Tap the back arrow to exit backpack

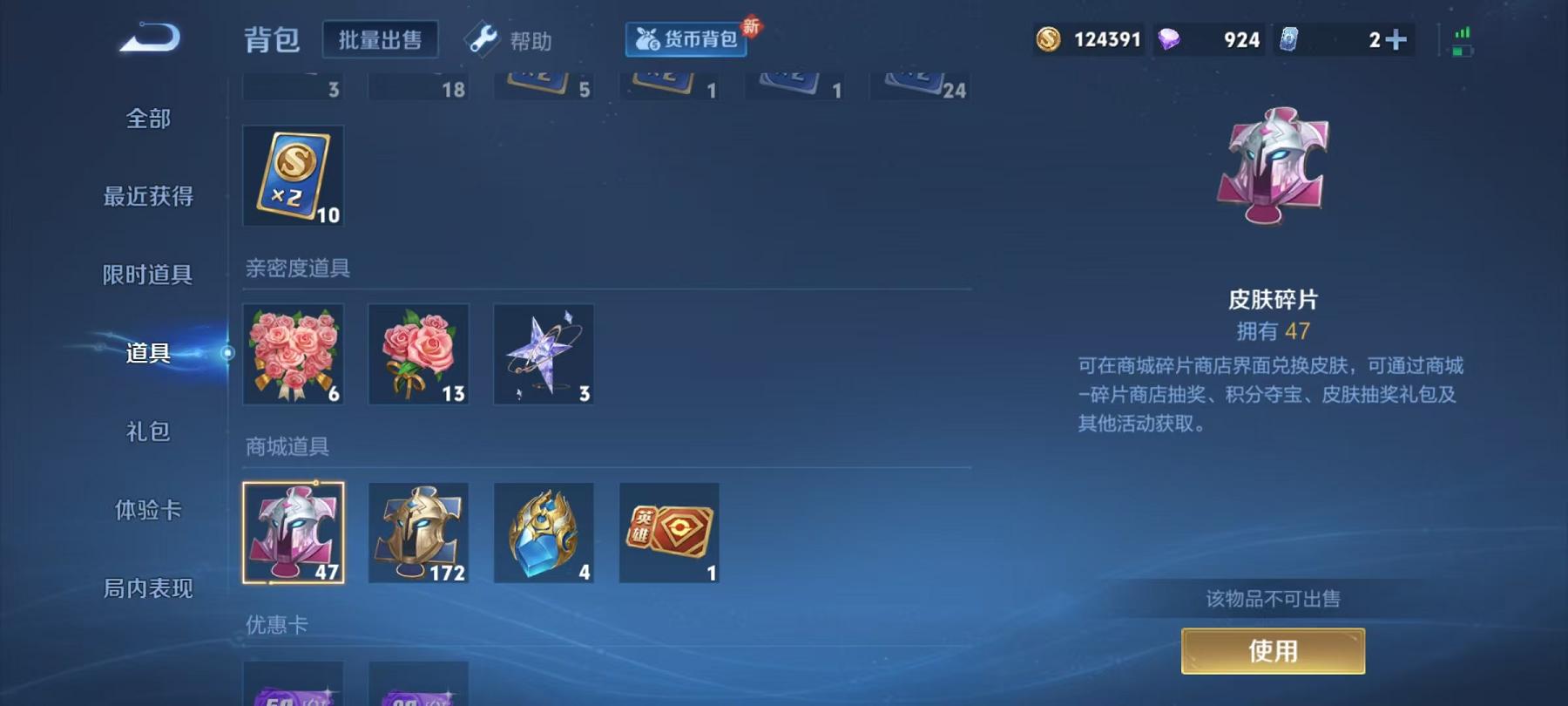(x=150, y=38)
